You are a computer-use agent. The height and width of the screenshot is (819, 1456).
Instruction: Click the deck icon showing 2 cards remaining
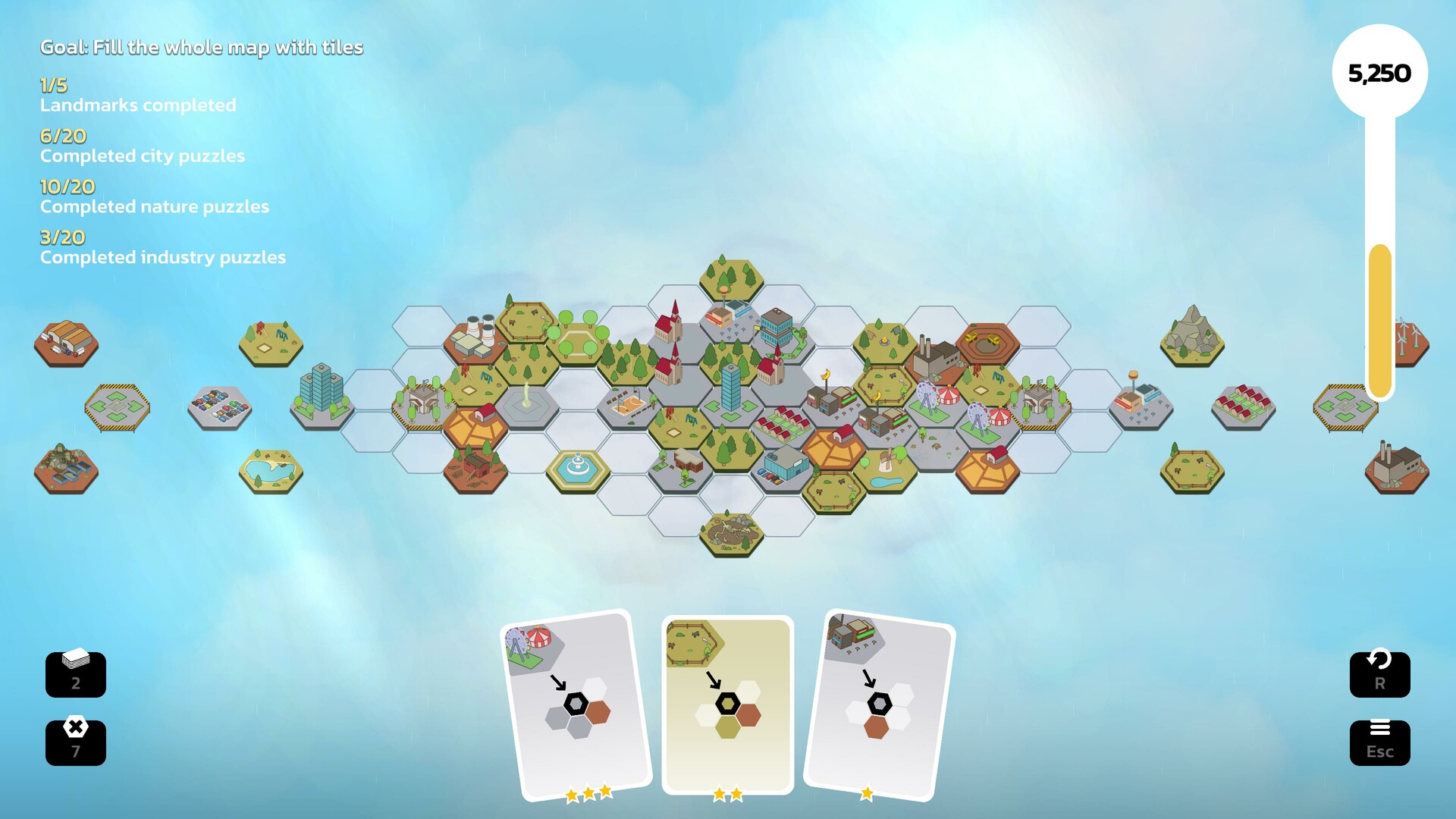point(75,674)
